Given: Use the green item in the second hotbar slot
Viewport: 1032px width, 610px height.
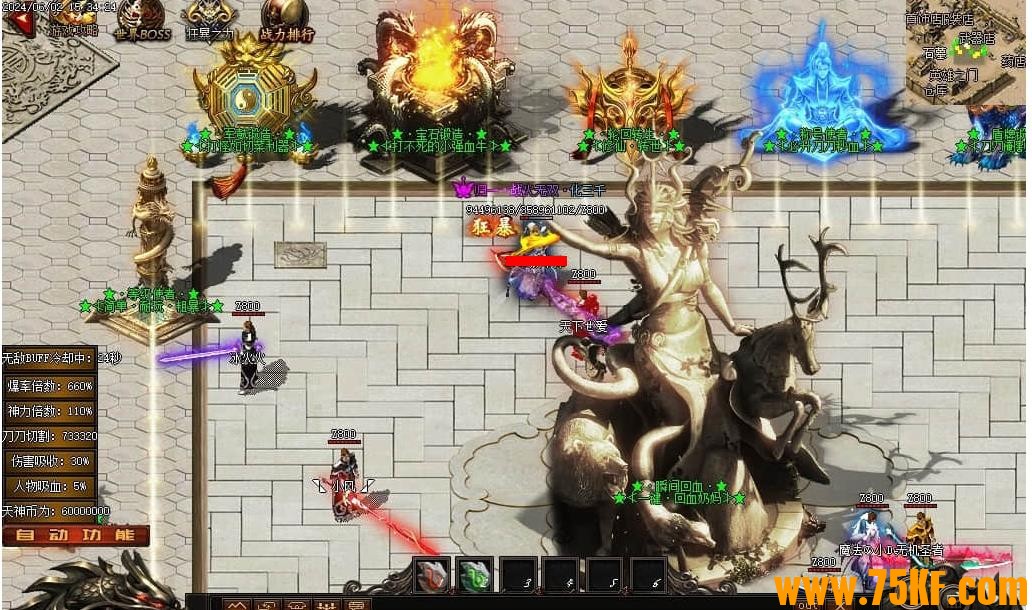Looking at the screenshot, I should [x=475, y=576].
